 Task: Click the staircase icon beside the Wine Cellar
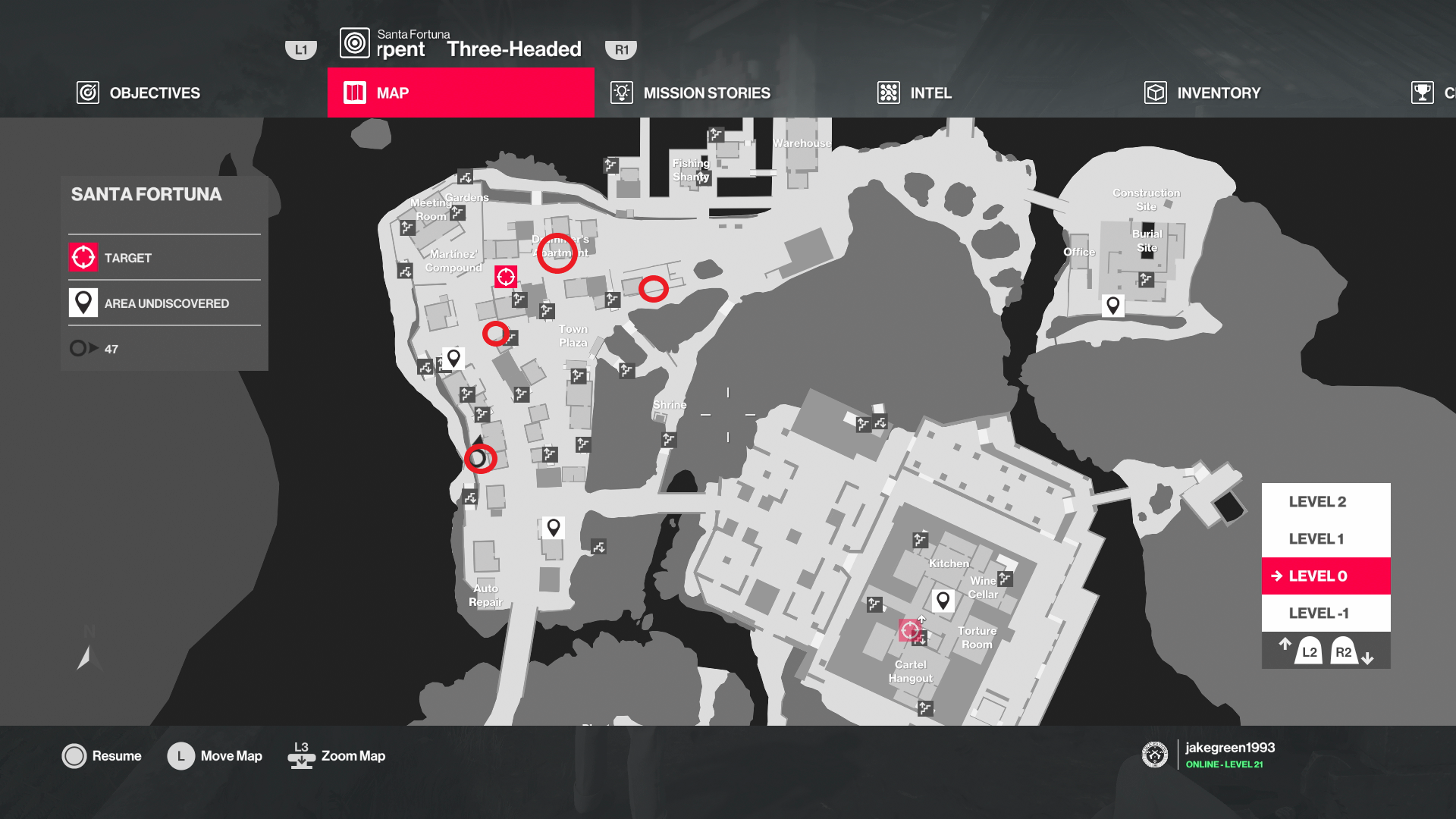[1006, 578]
